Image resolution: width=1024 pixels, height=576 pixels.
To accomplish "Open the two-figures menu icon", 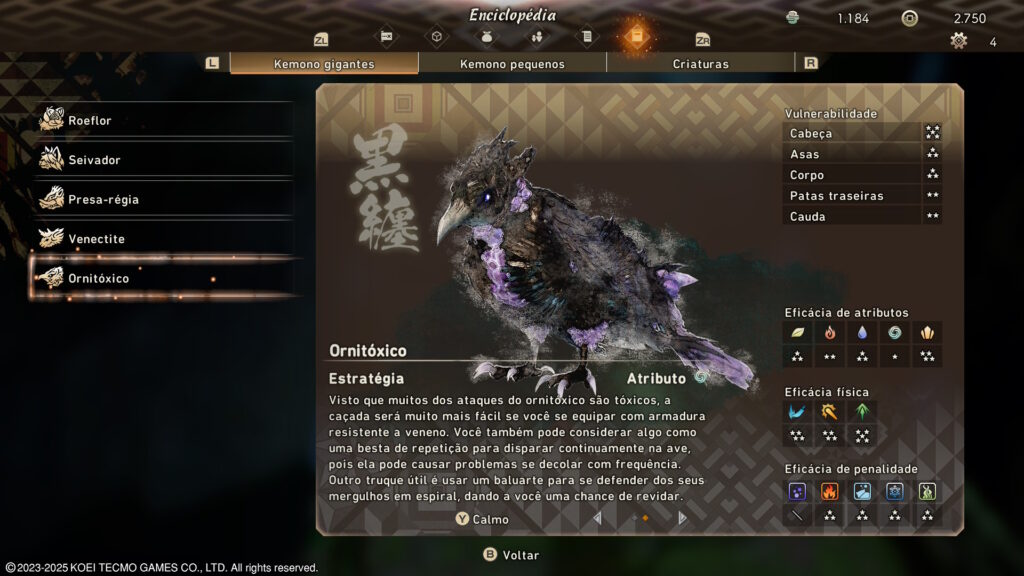I will point(537,38).
